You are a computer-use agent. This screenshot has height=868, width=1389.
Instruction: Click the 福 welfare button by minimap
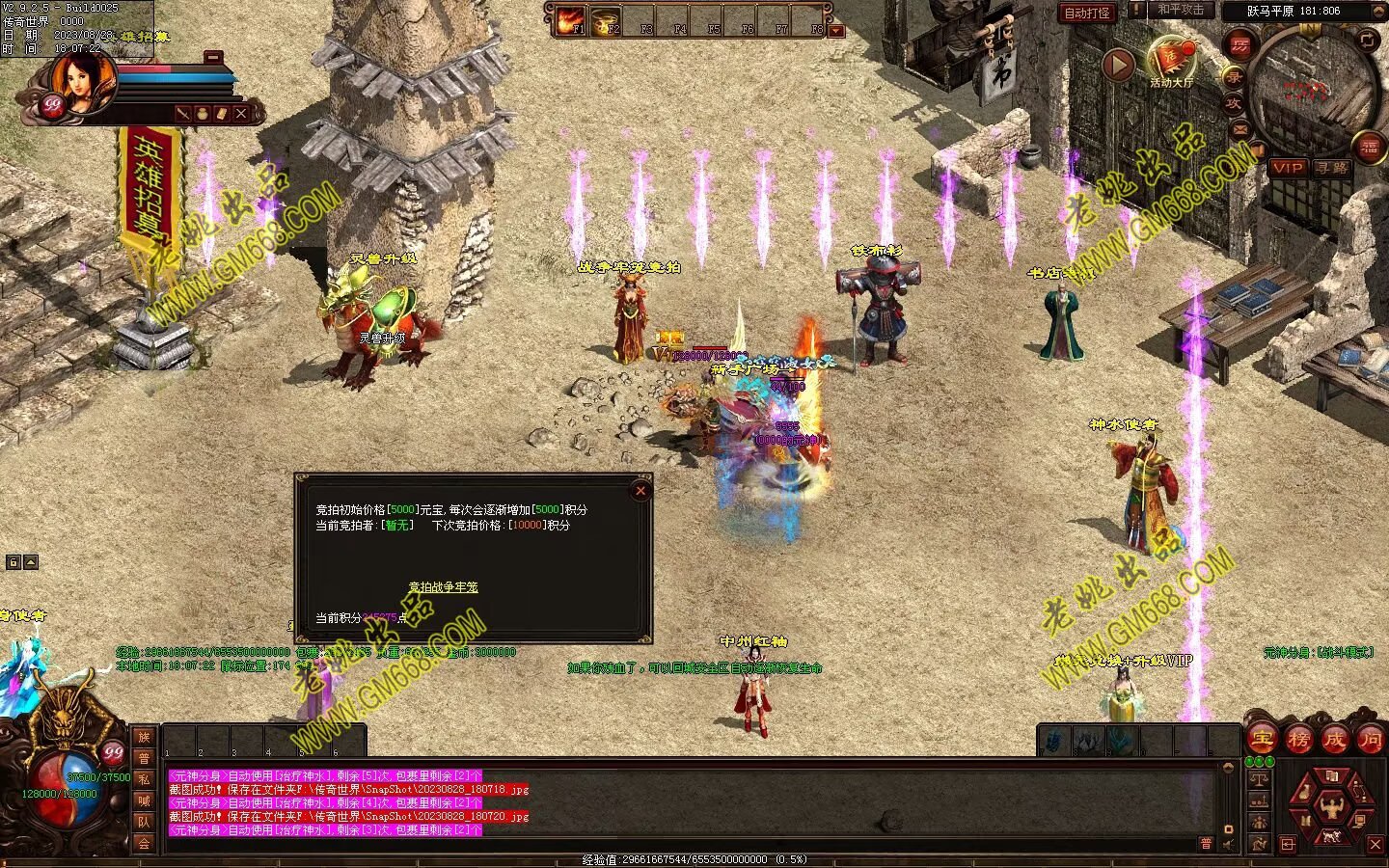[x=1371, y=147]
